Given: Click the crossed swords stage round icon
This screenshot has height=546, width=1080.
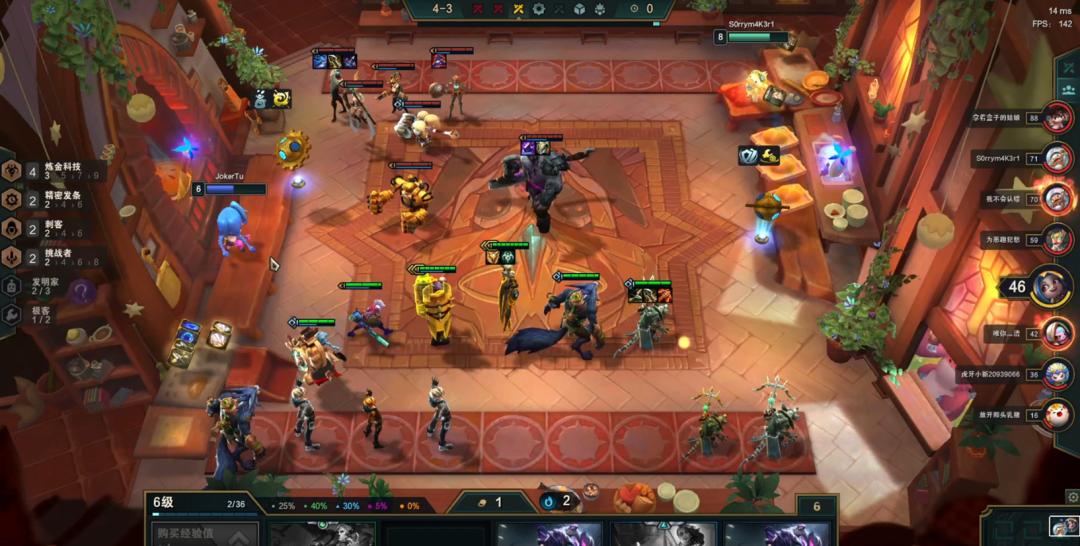Looking at the screenshot, I should 518,9.
